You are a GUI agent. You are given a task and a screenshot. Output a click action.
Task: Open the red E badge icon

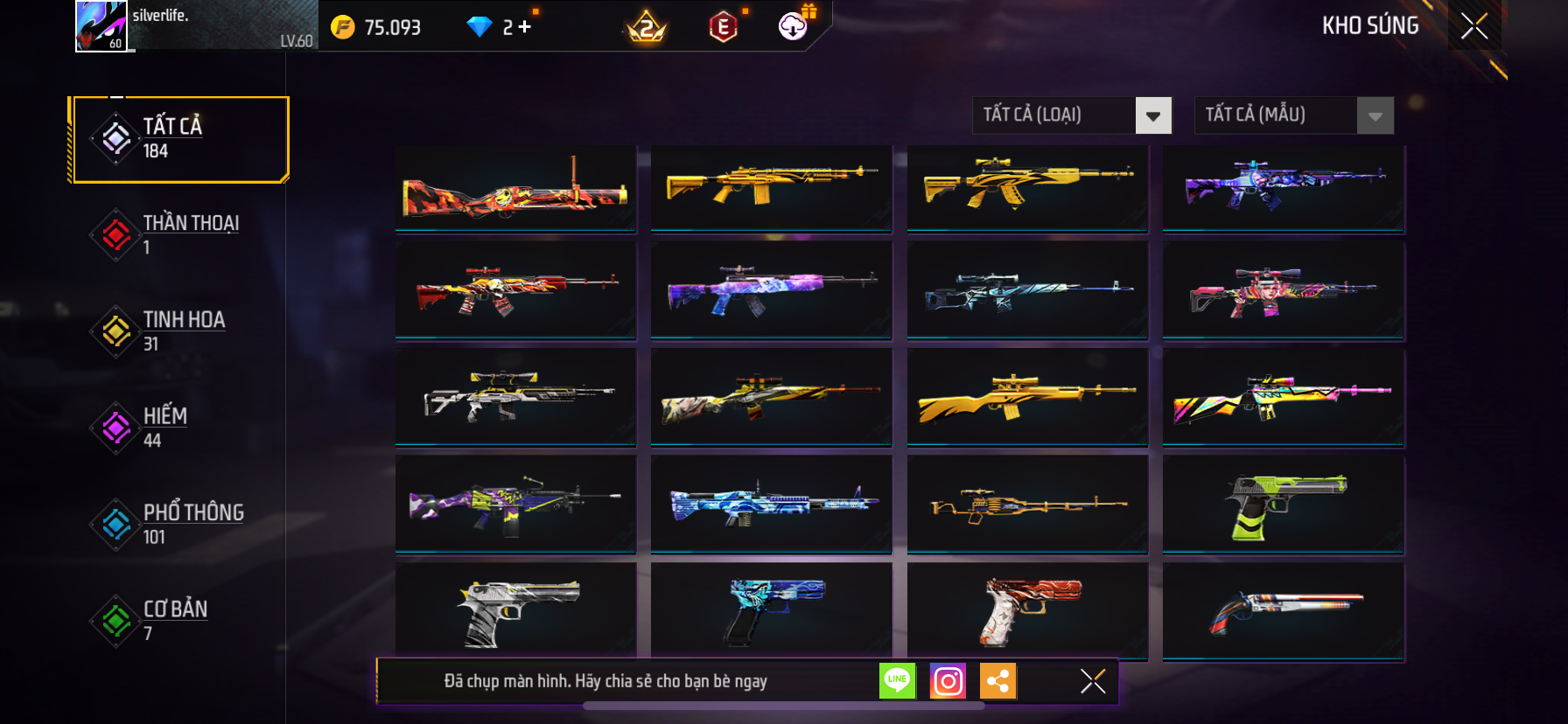[x=723, y=28]
